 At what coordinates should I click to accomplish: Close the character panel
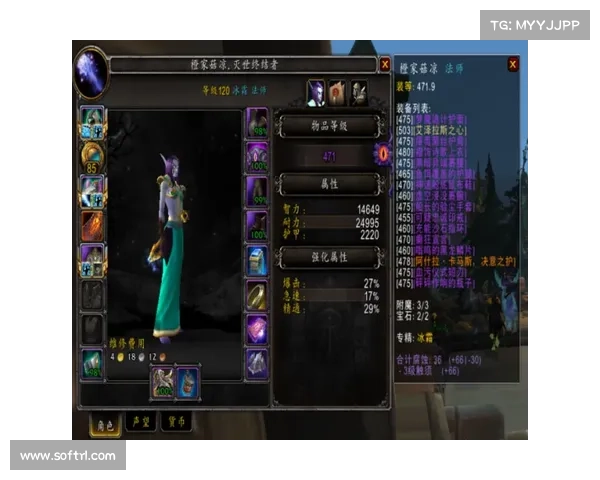pos(385,65)
